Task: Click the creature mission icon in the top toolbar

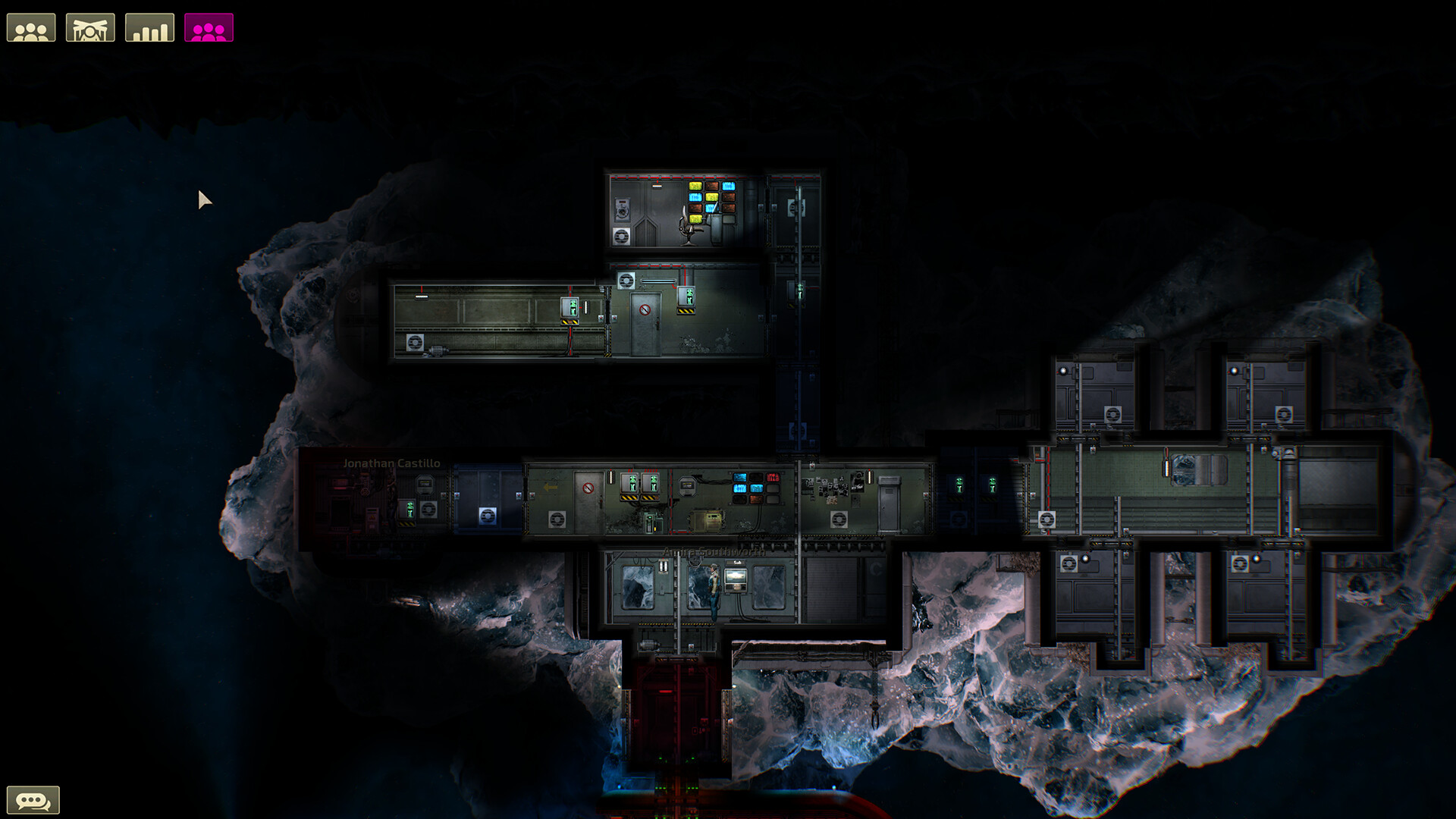Action: click(92, 27)
